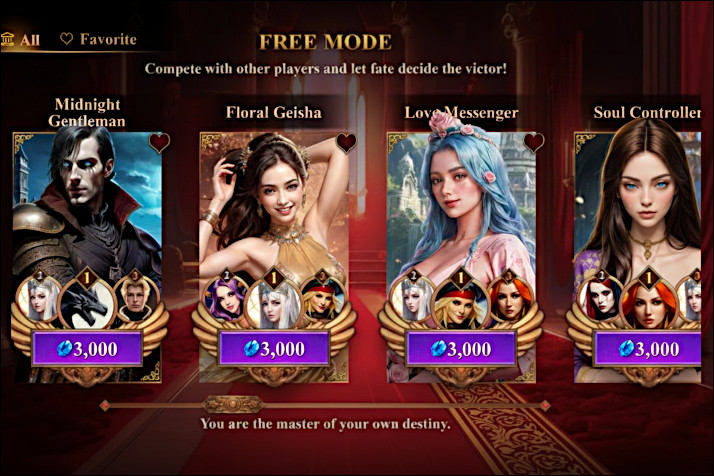Viewport: 714px width, 476px height.
Task: Toggle the heart on Floral Geisha
Action: coord(346,142)
